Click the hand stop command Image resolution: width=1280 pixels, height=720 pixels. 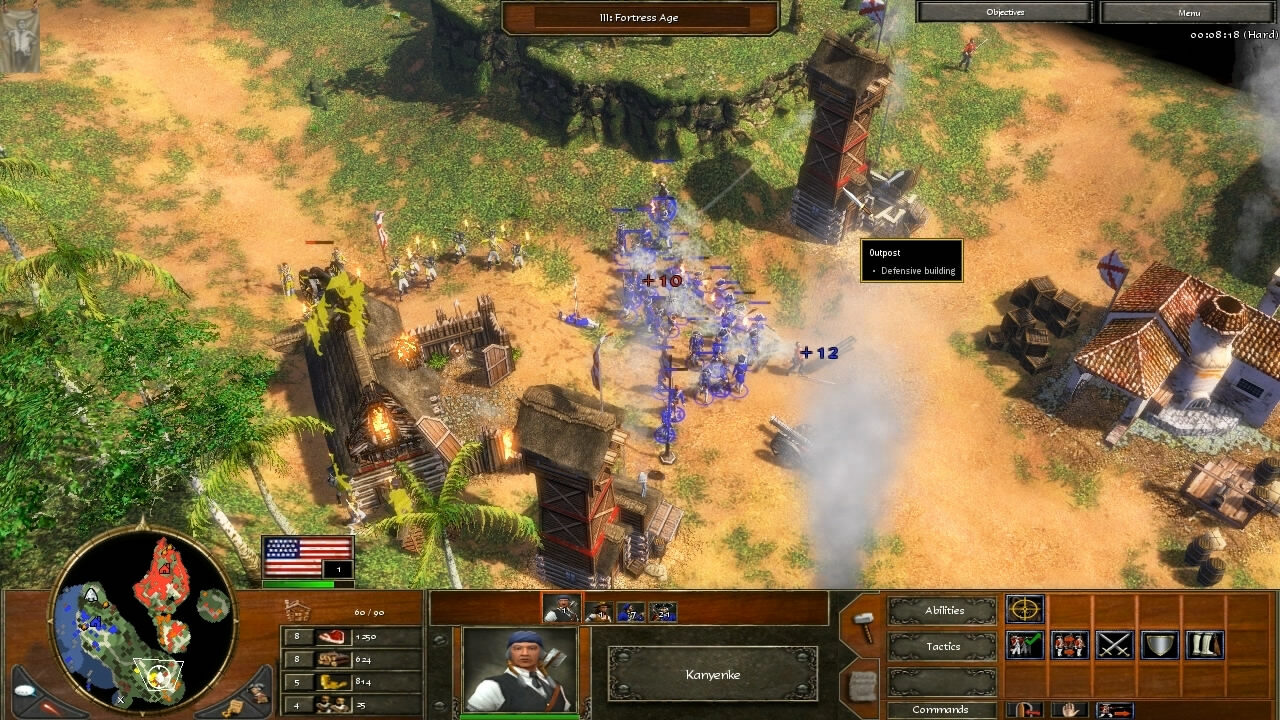[x=1071, y=709]
